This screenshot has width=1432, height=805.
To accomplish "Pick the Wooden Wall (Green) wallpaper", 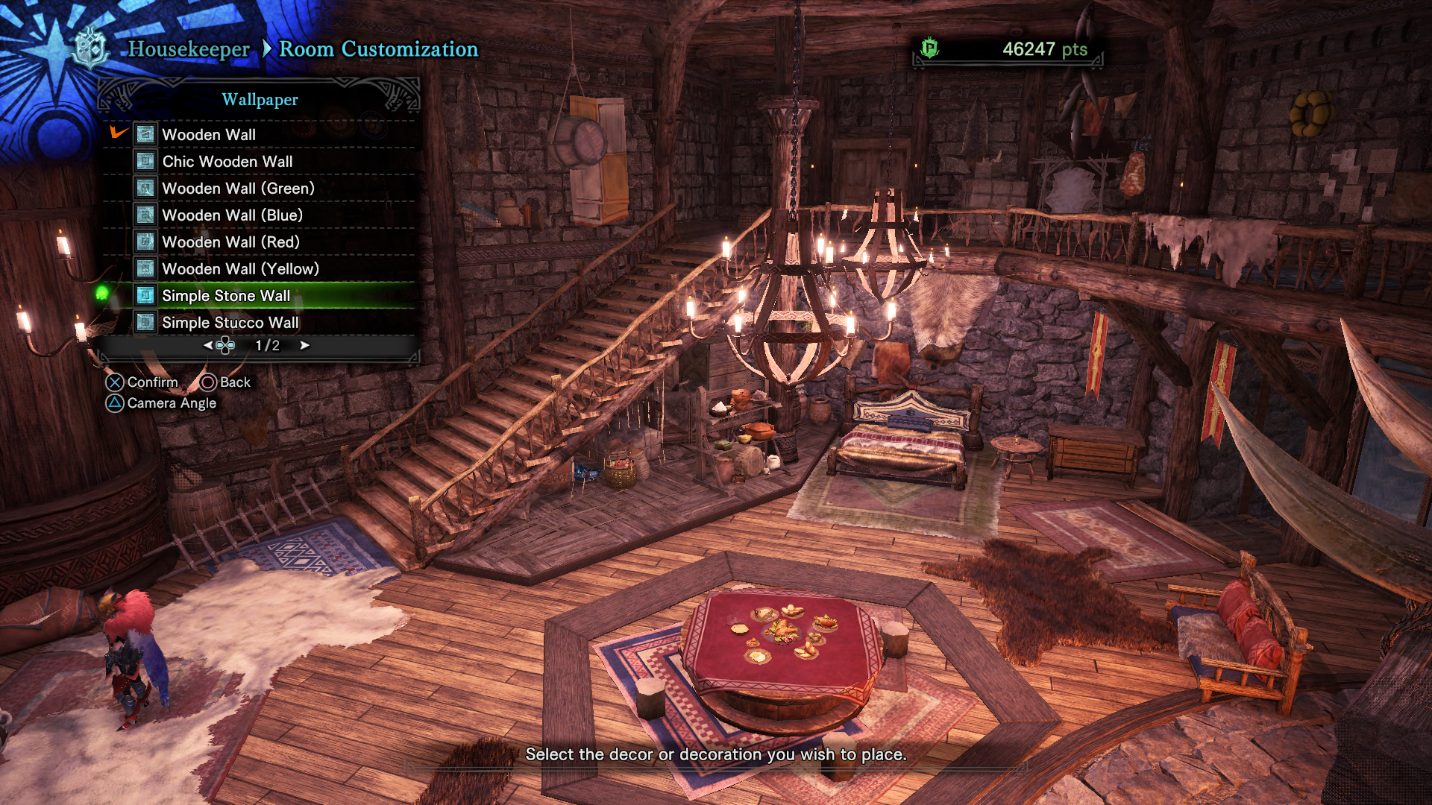I will tap(238, 188).
